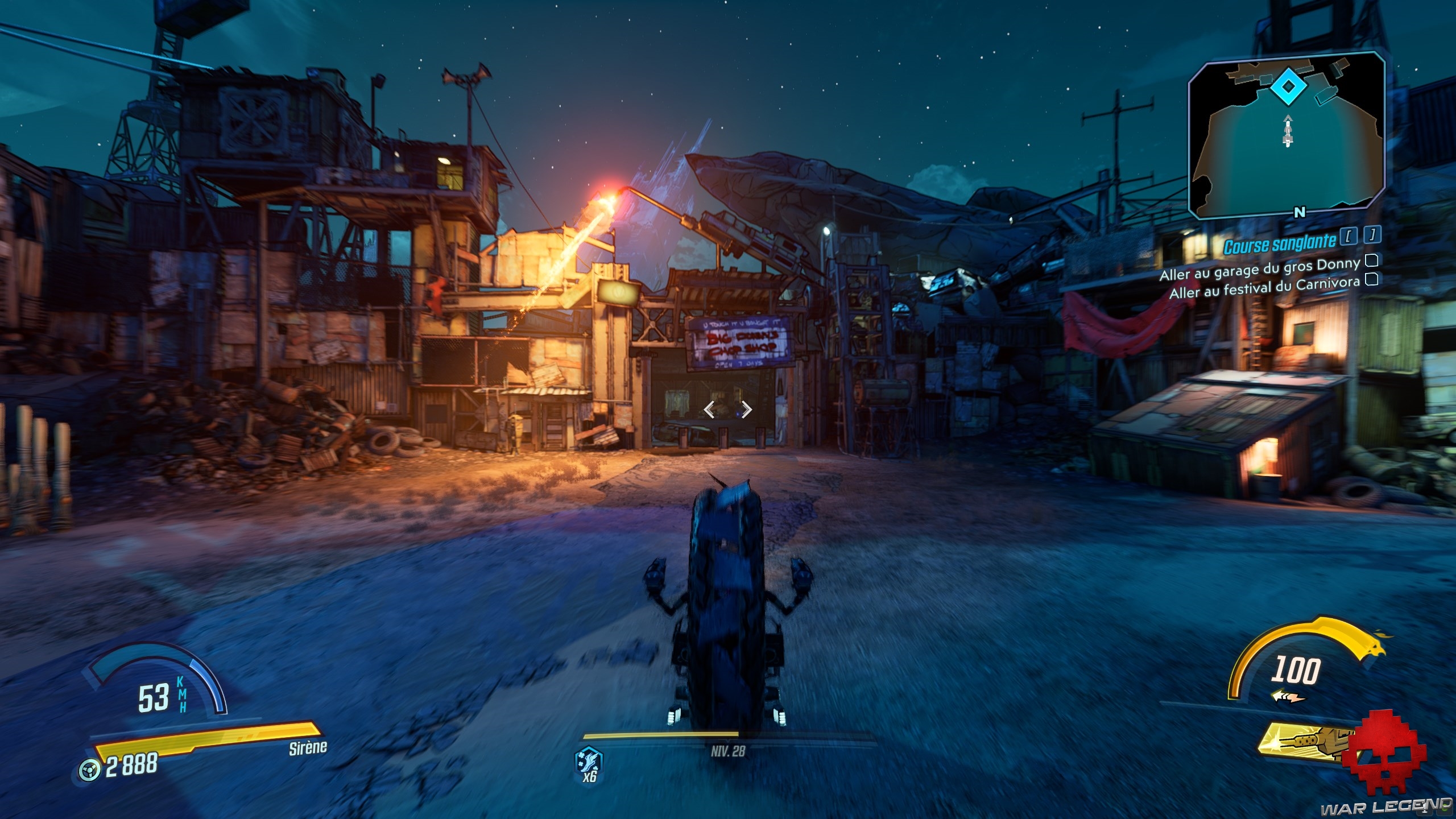Click the minimap in the corner
The image size is (1456, 819).
(x=1285, y=135)
